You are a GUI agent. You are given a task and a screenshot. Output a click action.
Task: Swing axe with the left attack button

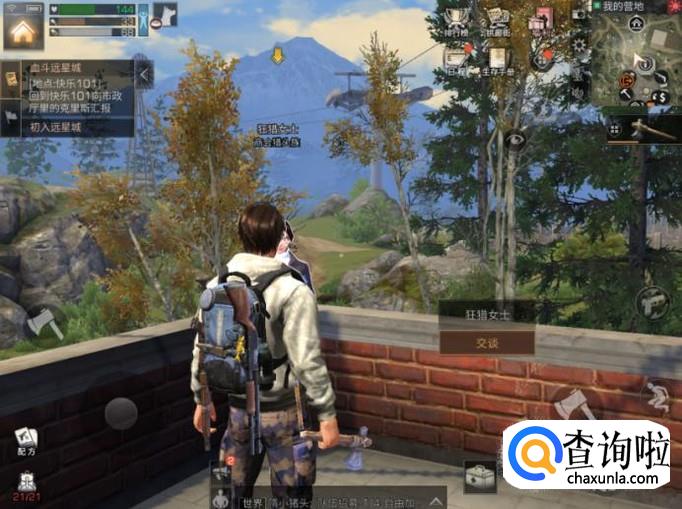click(x=44, y=322)
